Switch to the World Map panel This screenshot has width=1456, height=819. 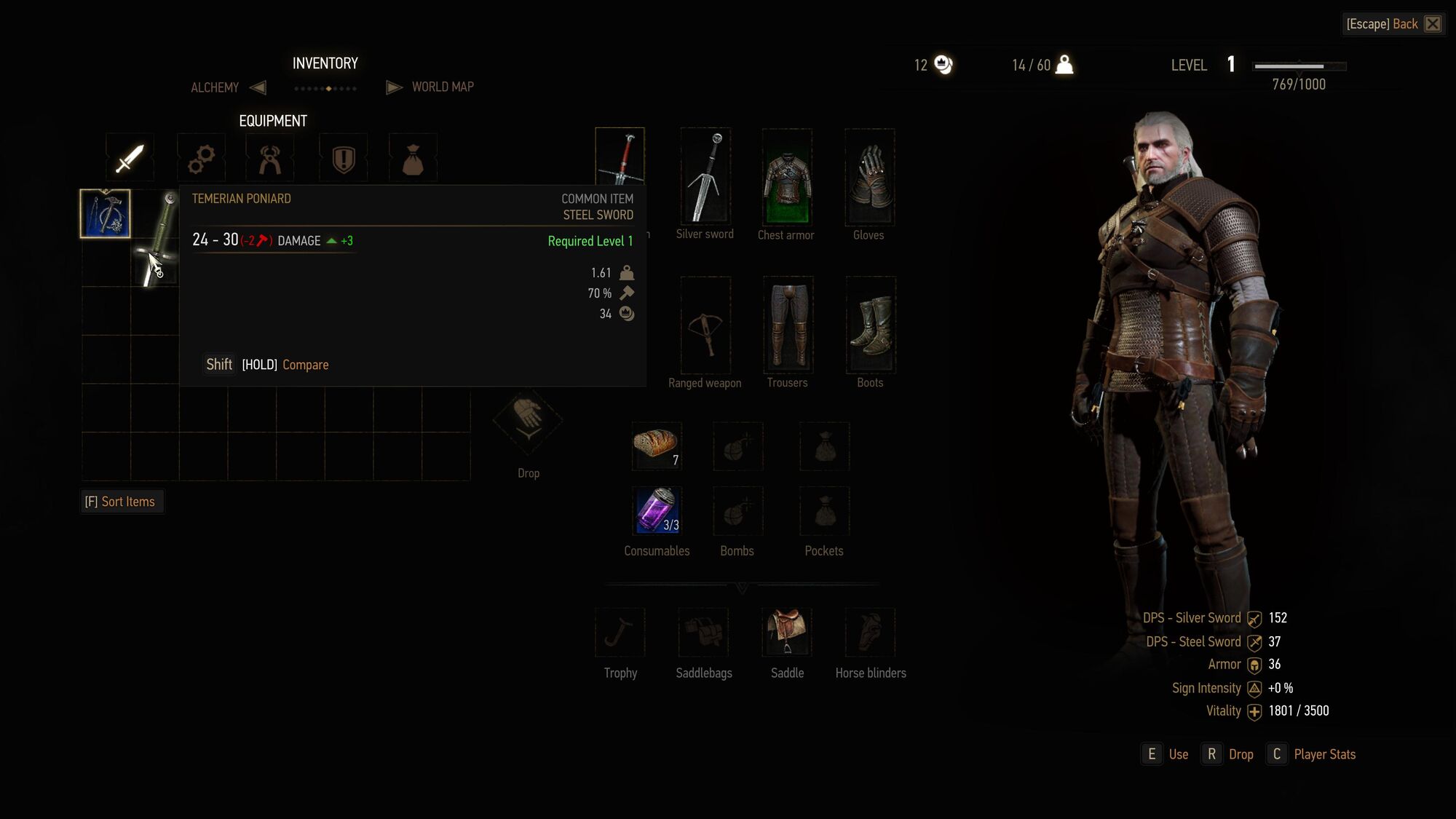[x=442, y=87]
